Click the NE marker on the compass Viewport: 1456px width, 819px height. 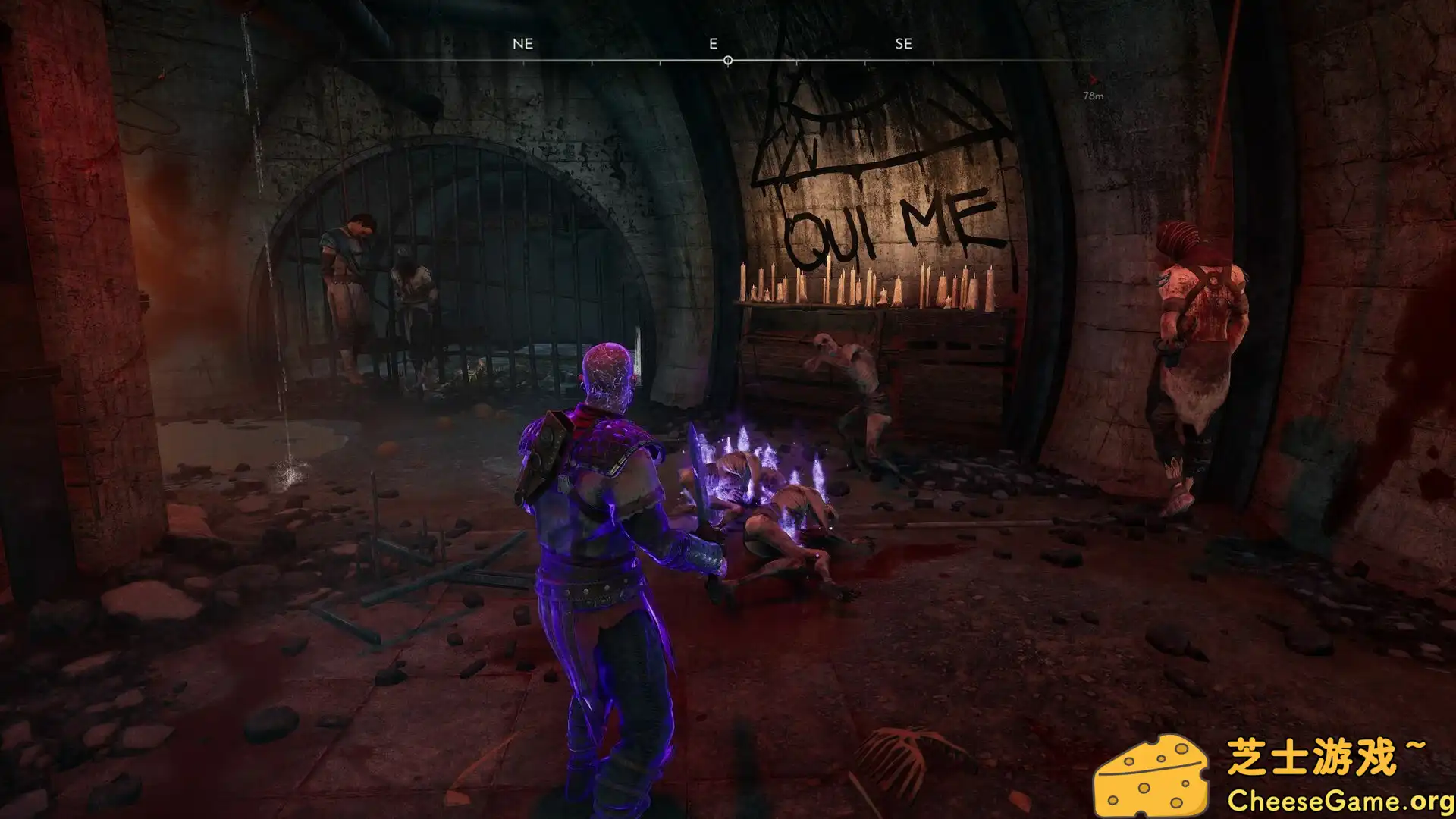(522, 43)
